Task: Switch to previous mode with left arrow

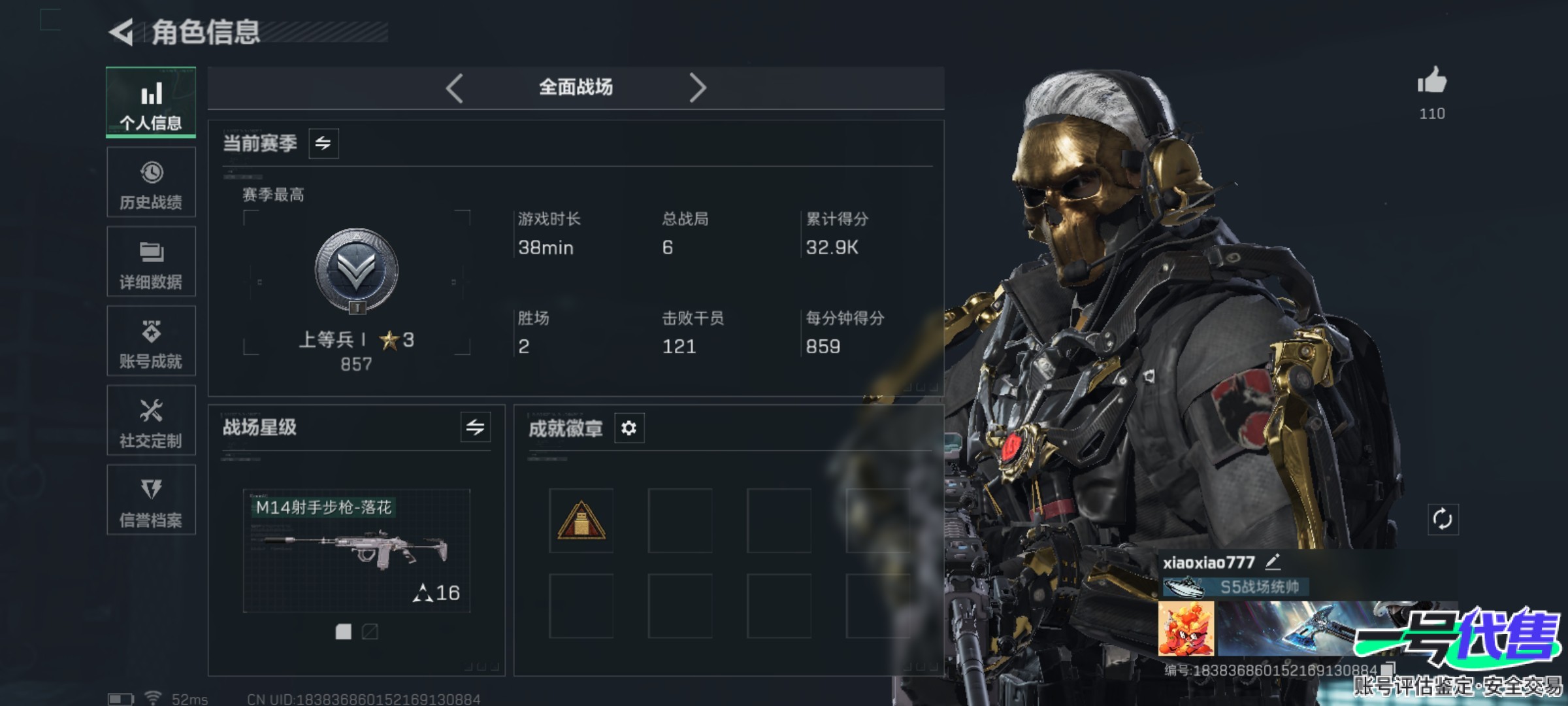Action: tap(455, 88)
